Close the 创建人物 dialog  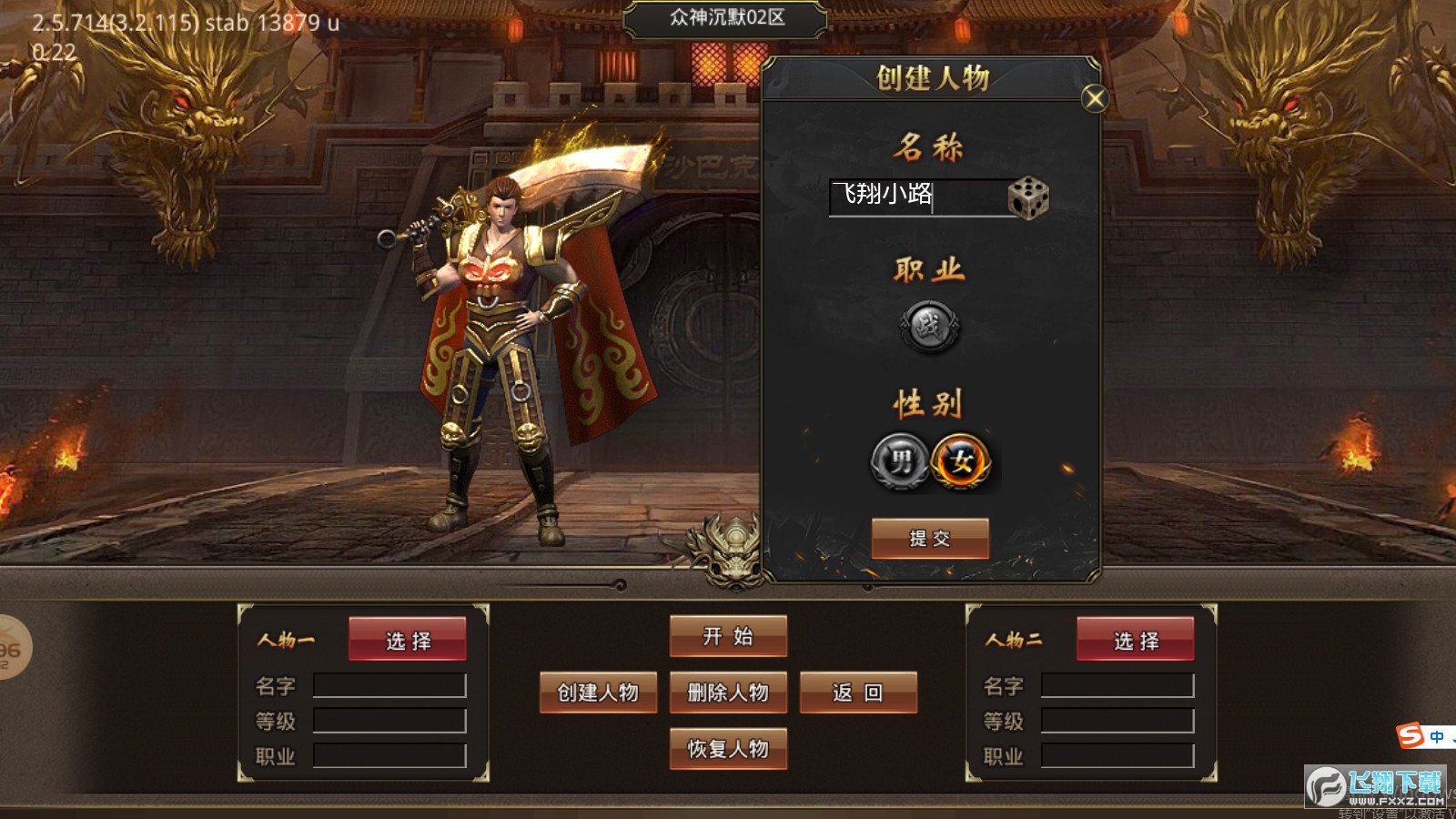pyautogui.click(x=1095, y=98)
